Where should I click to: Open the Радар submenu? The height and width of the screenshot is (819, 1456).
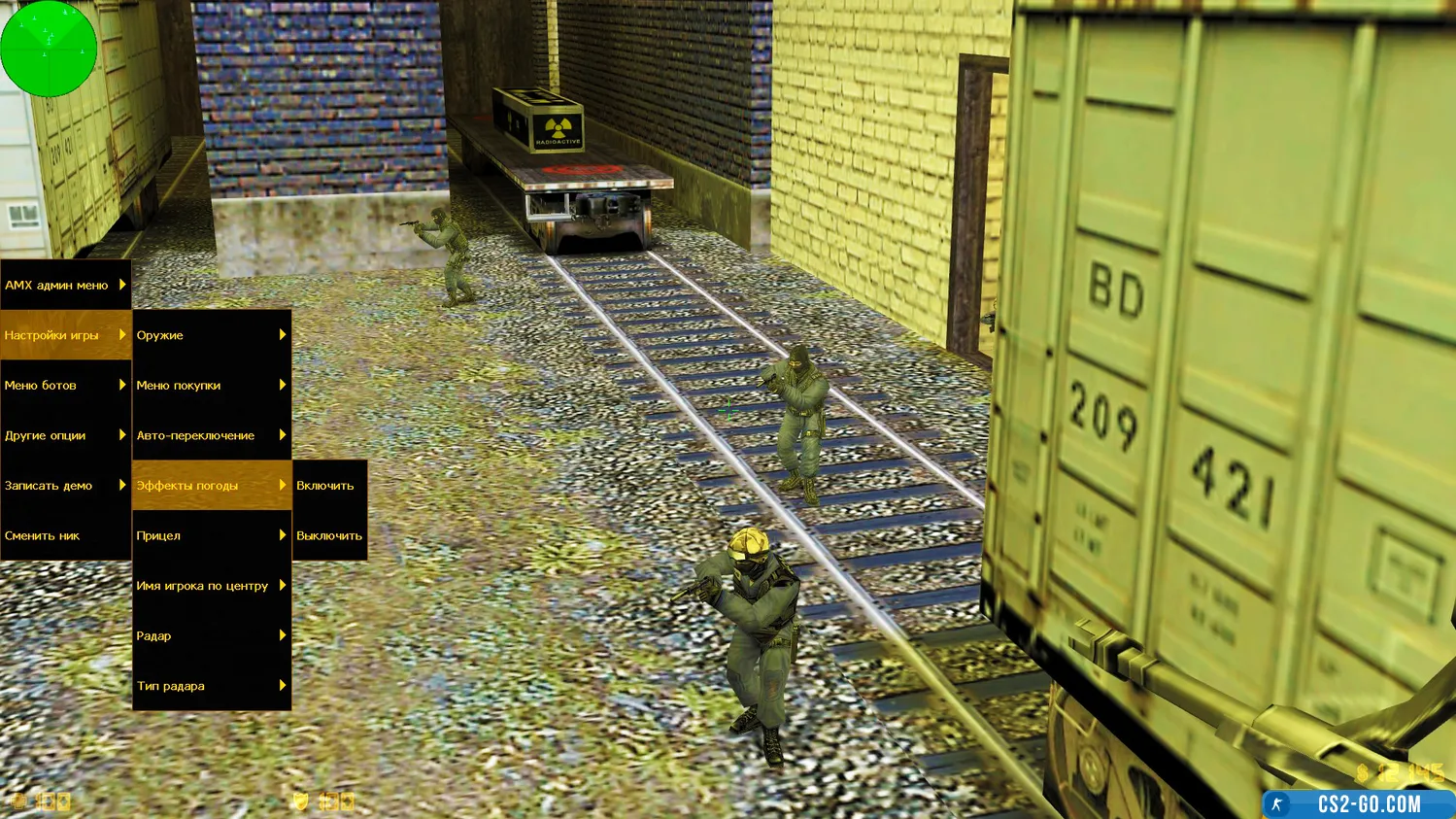[211, 635]
